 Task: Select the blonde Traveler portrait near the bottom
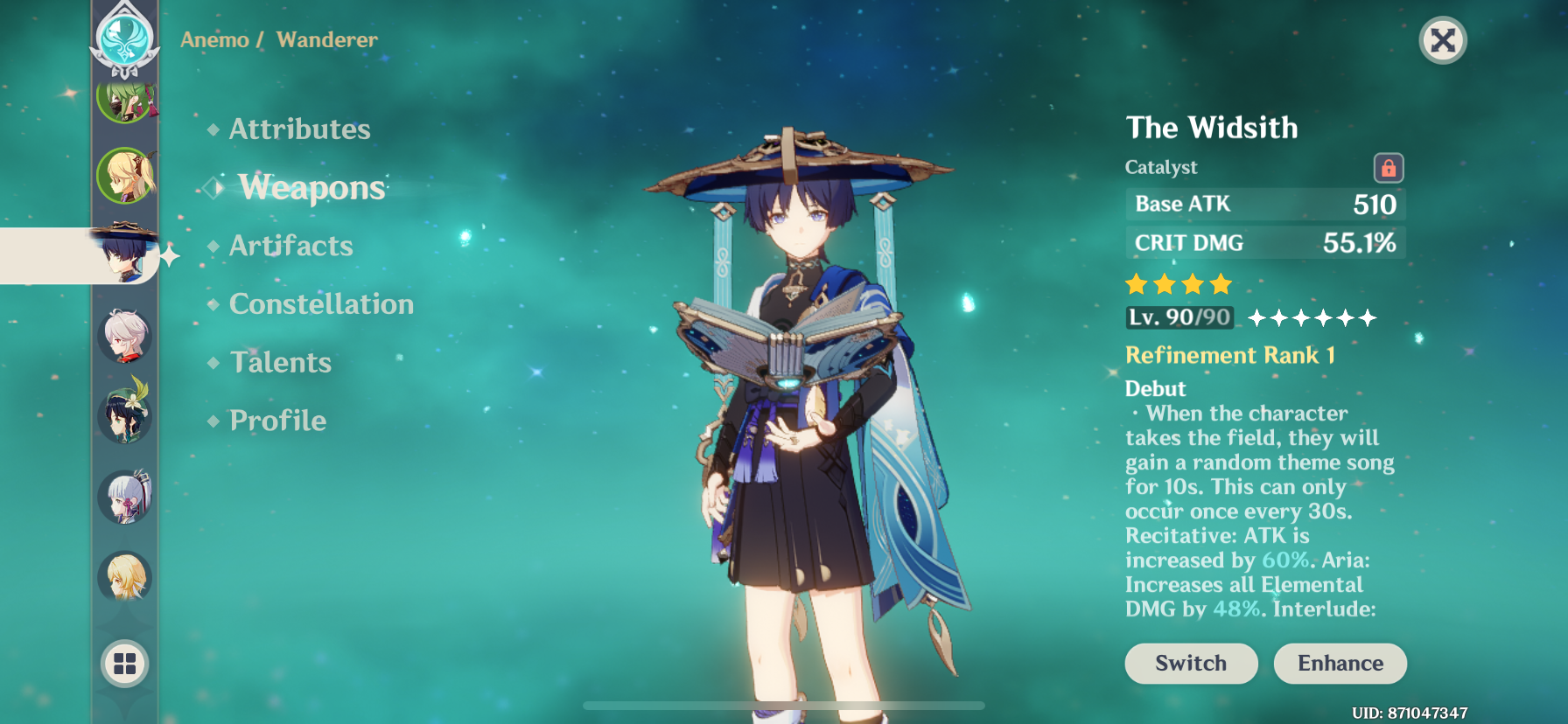125,575
